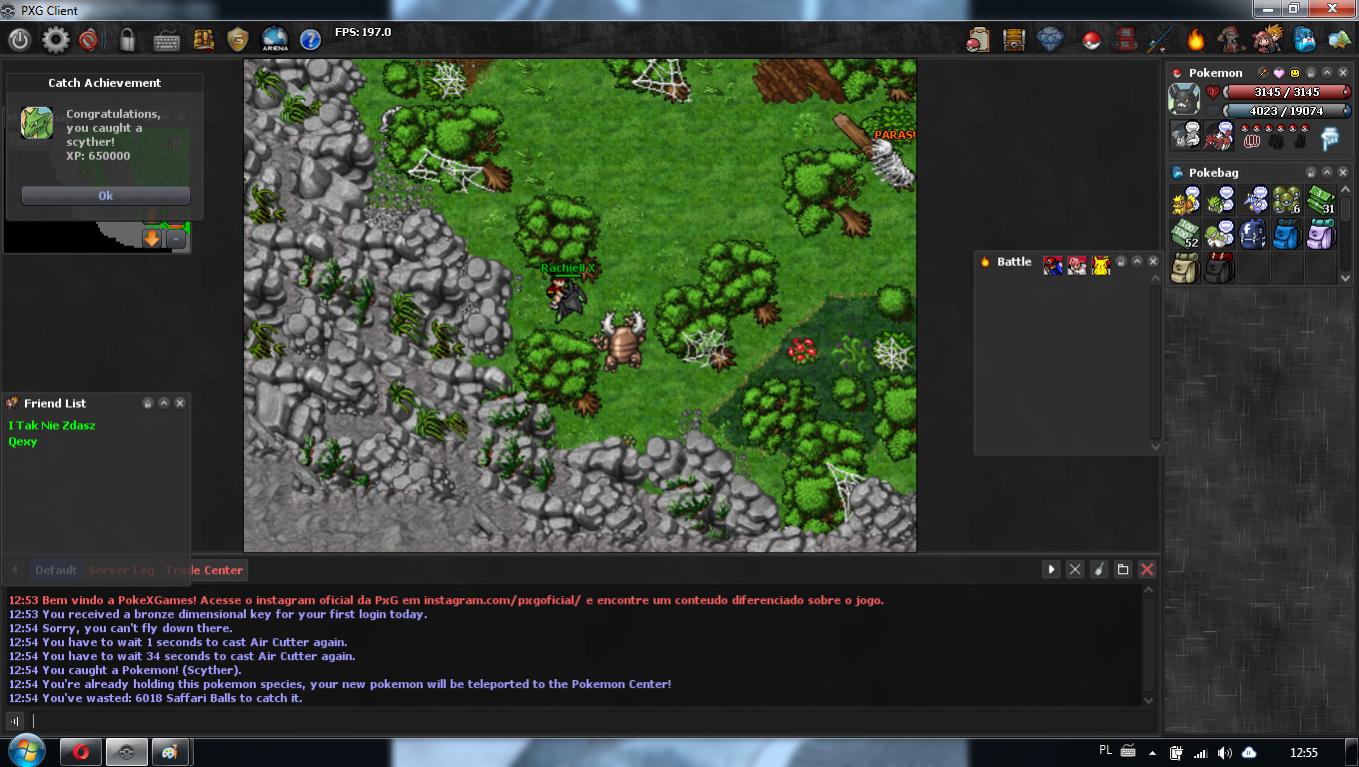Close the Pokebag panel
The image size is (1359, 767).
coord(1345,173)
